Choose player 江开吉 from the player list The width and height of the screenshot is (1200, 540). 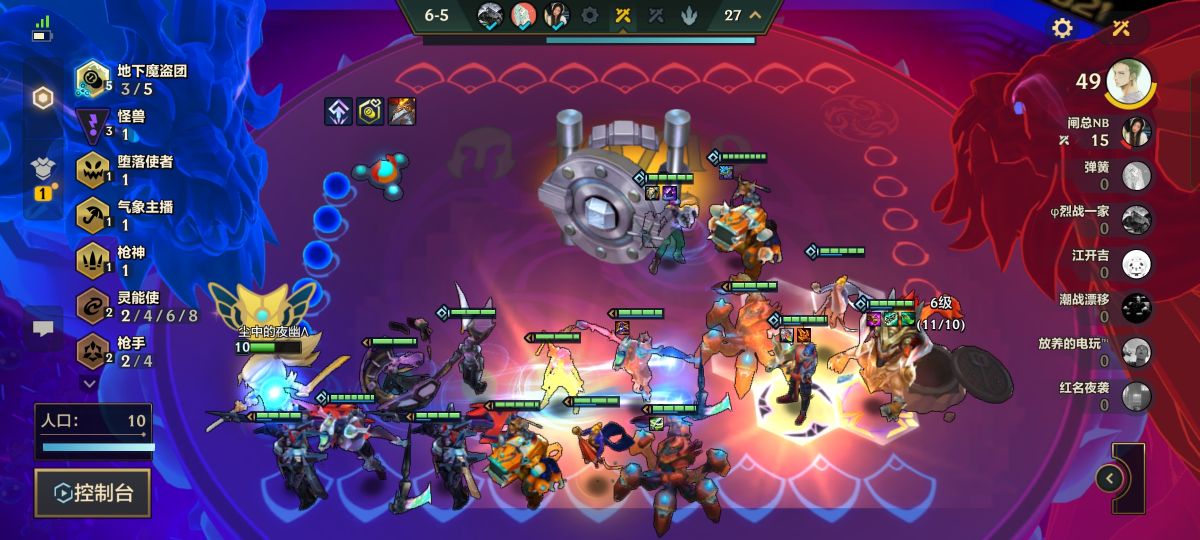pyautogui.click(x=1136, y=264)
